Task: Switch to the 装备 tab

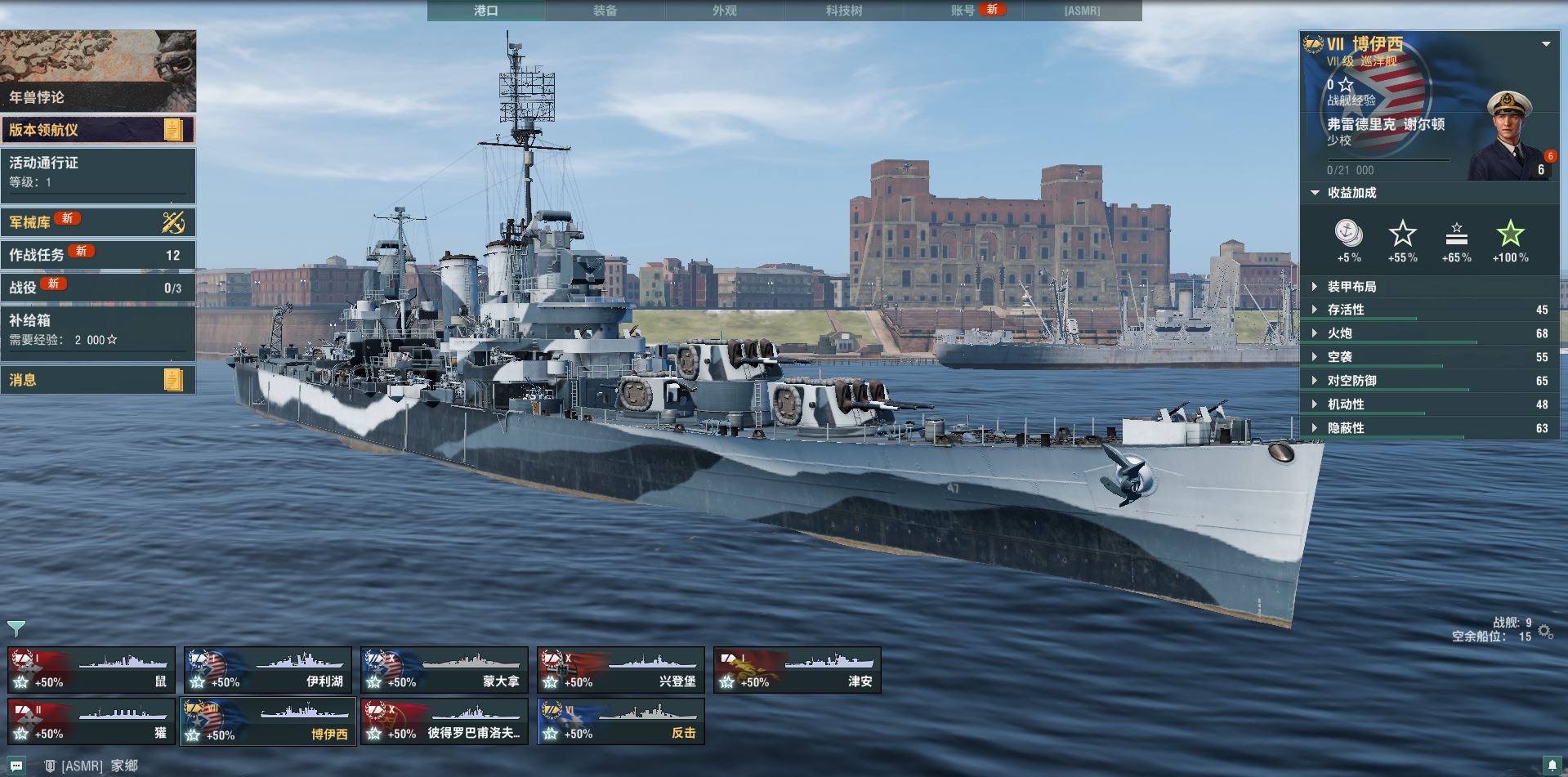Action: coord(605,11)
